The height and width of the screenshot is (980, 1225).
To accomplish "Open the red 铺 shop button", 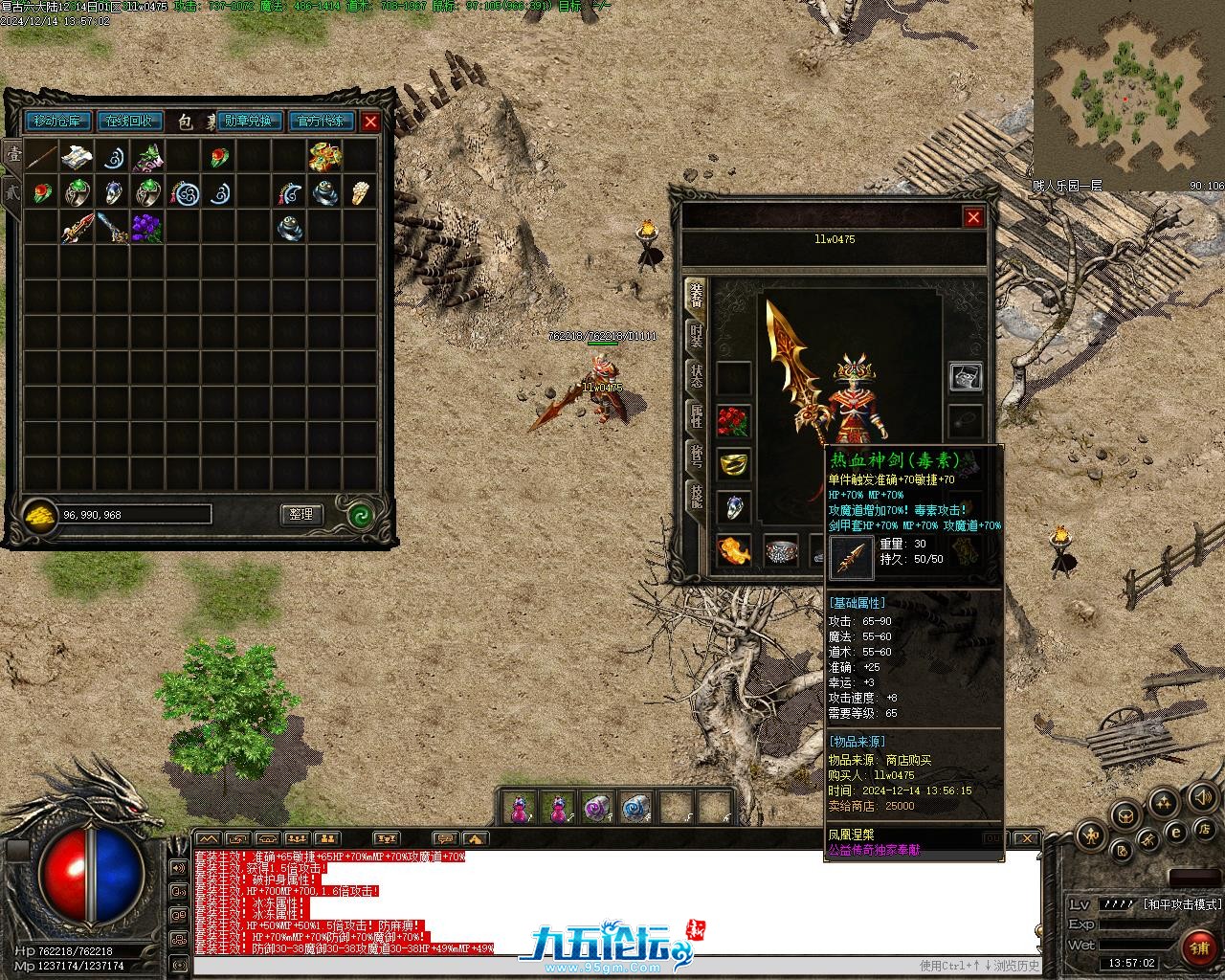I will [x=1198, y=947].
